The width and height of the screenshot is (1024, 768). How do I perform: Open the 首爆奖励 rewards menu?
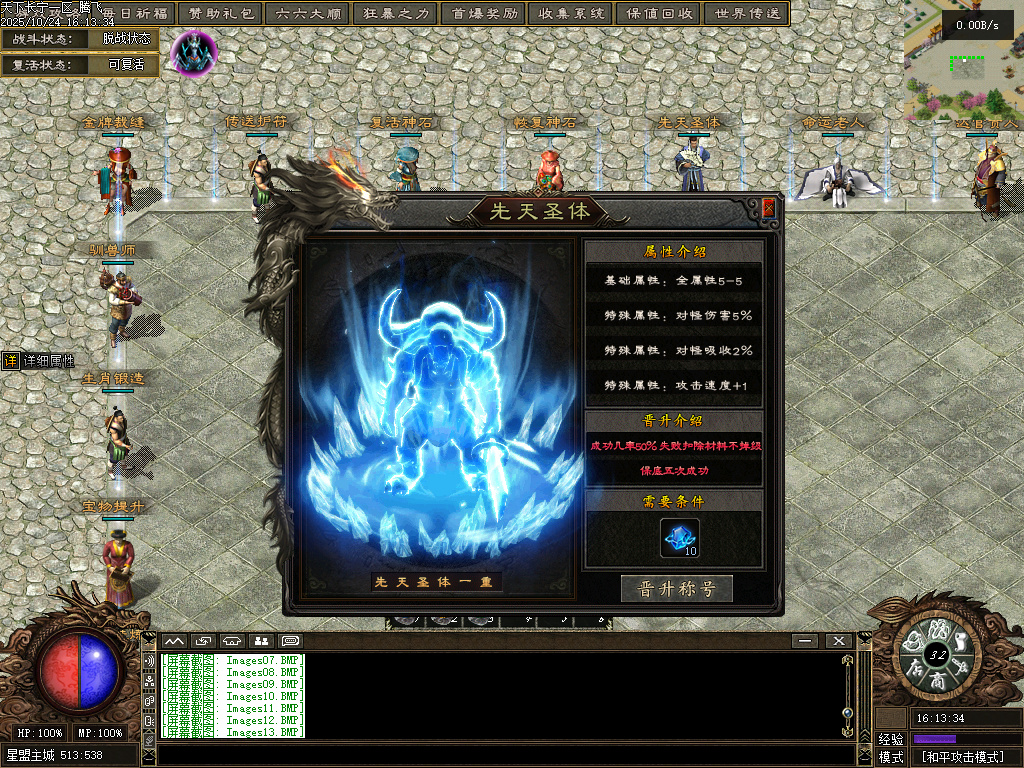pyautogui.click(x=485, y=14)
